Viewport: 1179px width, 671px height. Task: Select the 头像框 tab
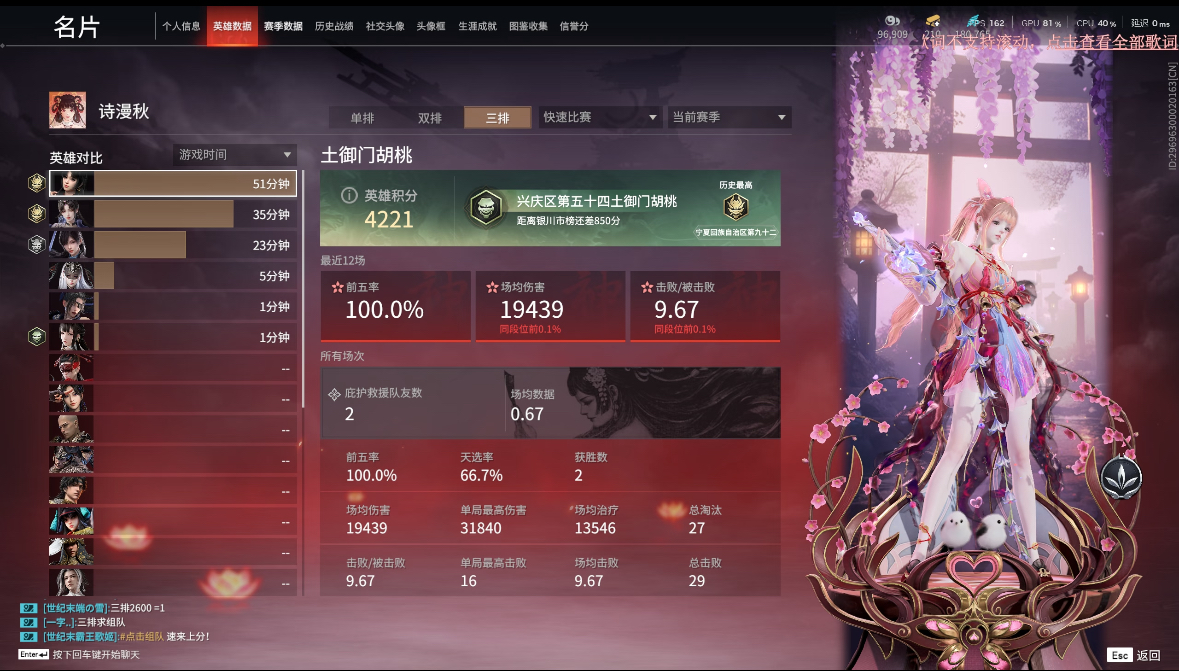click(x=431, y=26)
